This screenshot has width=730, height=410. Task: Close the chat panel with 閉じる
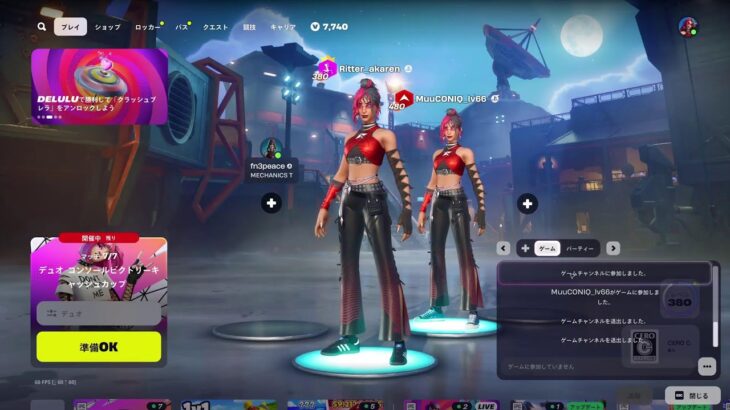(x=691, y=395)
